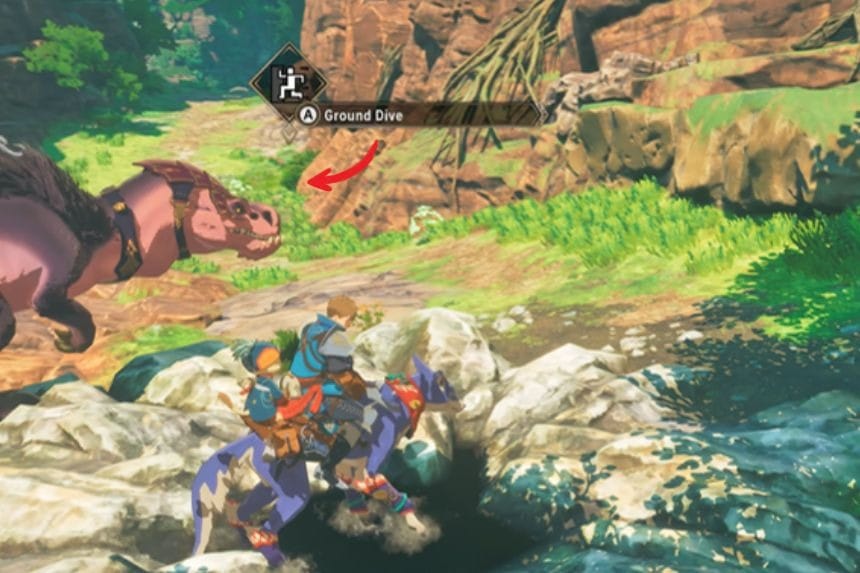Activate the Ground Dive prompt label
This screenshot has width=860, height=573.
click(x=363, y=116)
